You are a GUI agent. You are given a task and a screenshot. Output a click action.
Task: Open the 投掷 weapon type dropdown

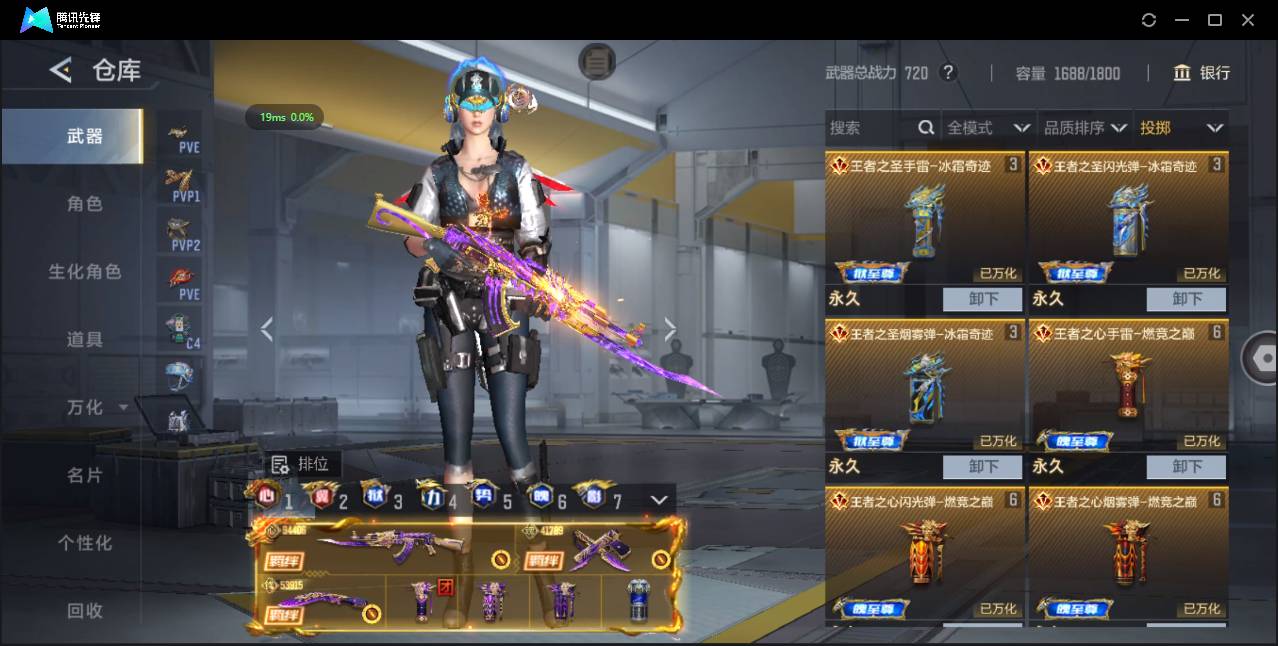(1181, 128)
